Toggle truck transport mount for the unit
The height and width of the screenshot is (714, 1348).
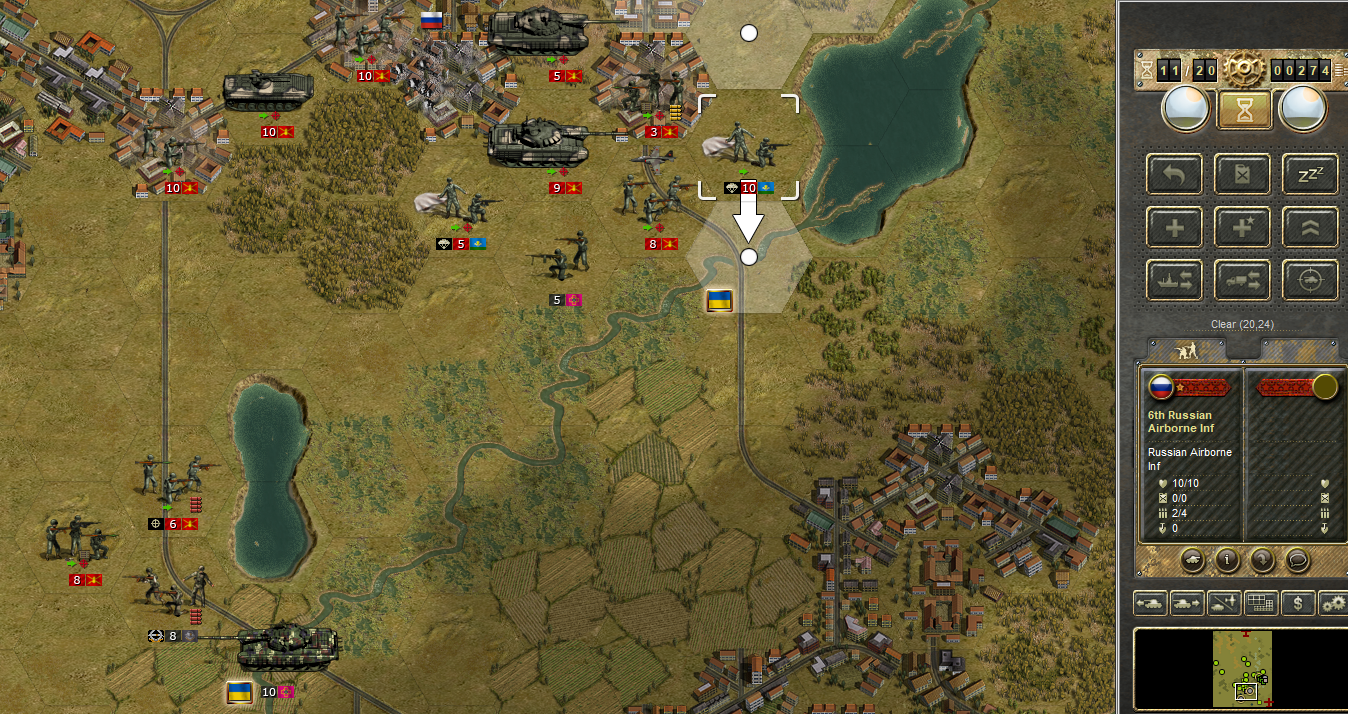point(1244,280)
